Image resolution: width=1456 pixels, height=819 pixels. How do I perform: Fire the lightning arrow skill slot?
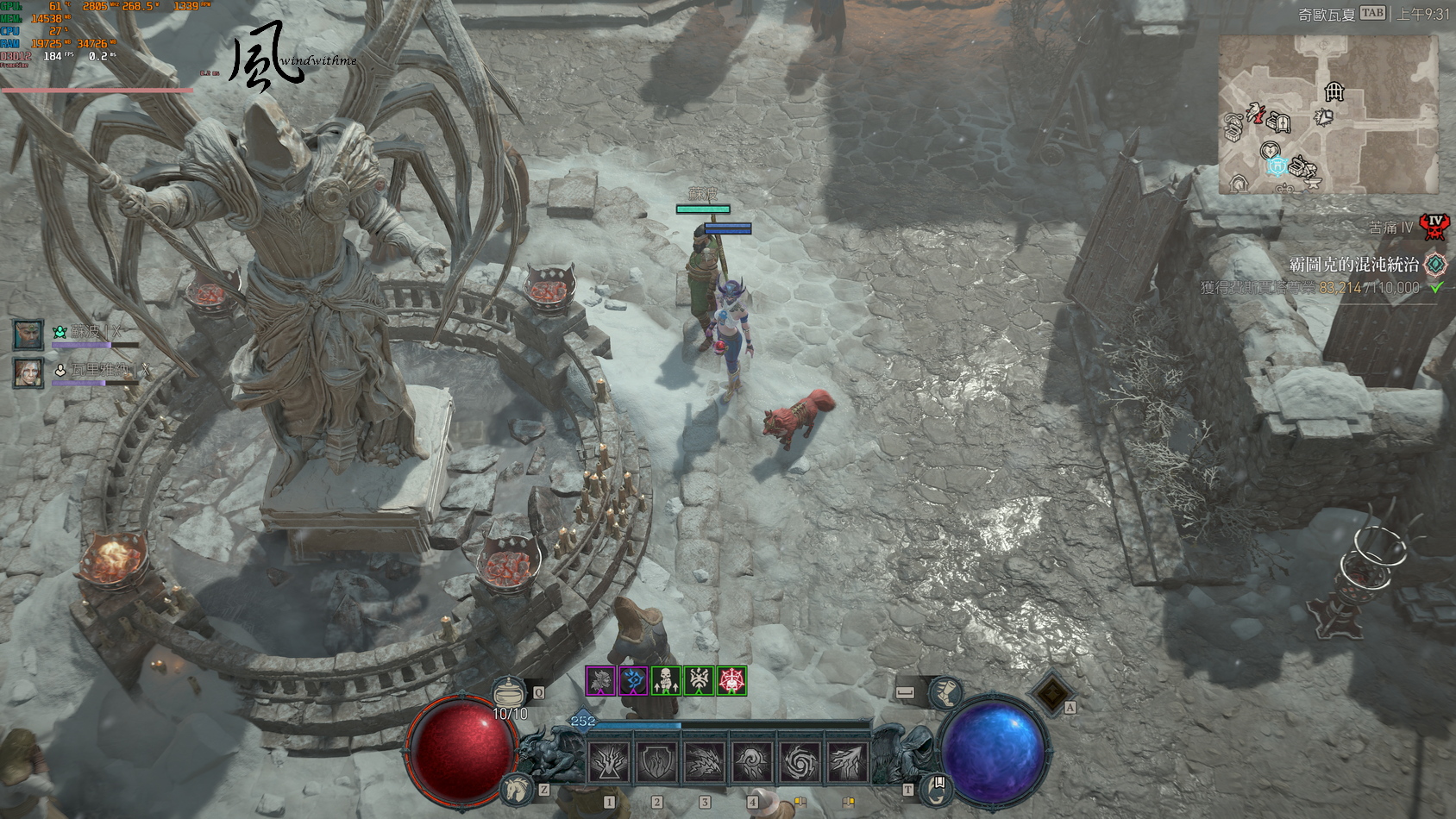click(847, 762)
